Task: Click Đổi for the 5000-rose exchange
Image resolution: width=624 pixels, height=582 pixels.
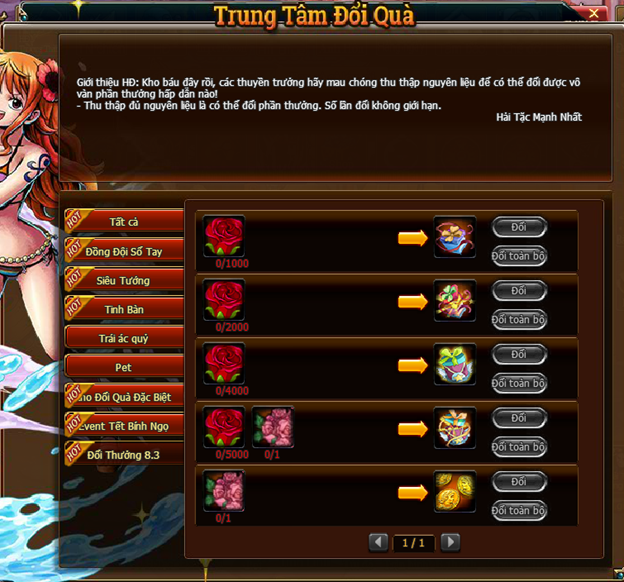Action: [x=519, y=418]
